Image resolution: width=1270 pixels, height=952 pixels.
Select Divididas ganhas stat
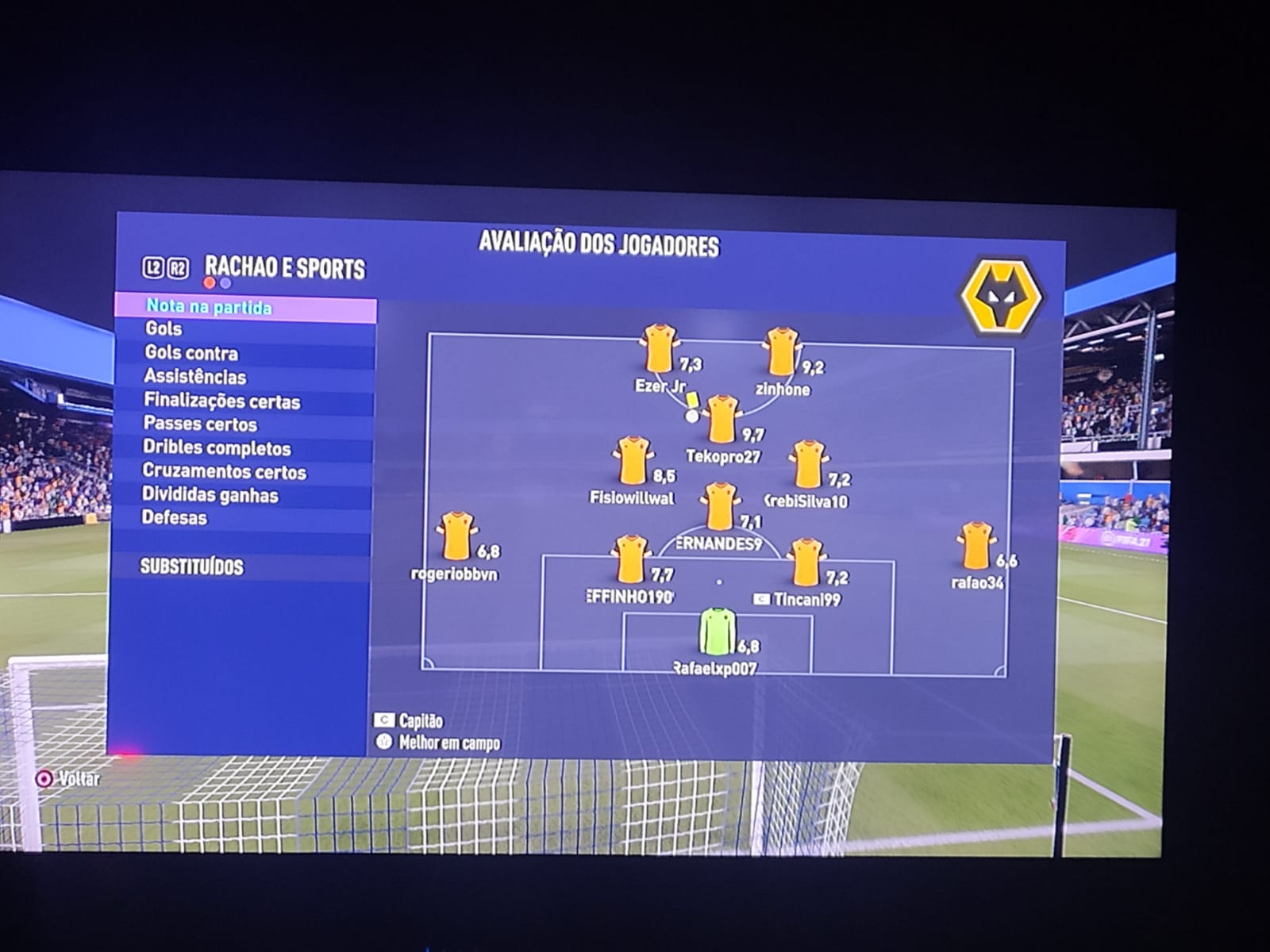coord(210,496)
